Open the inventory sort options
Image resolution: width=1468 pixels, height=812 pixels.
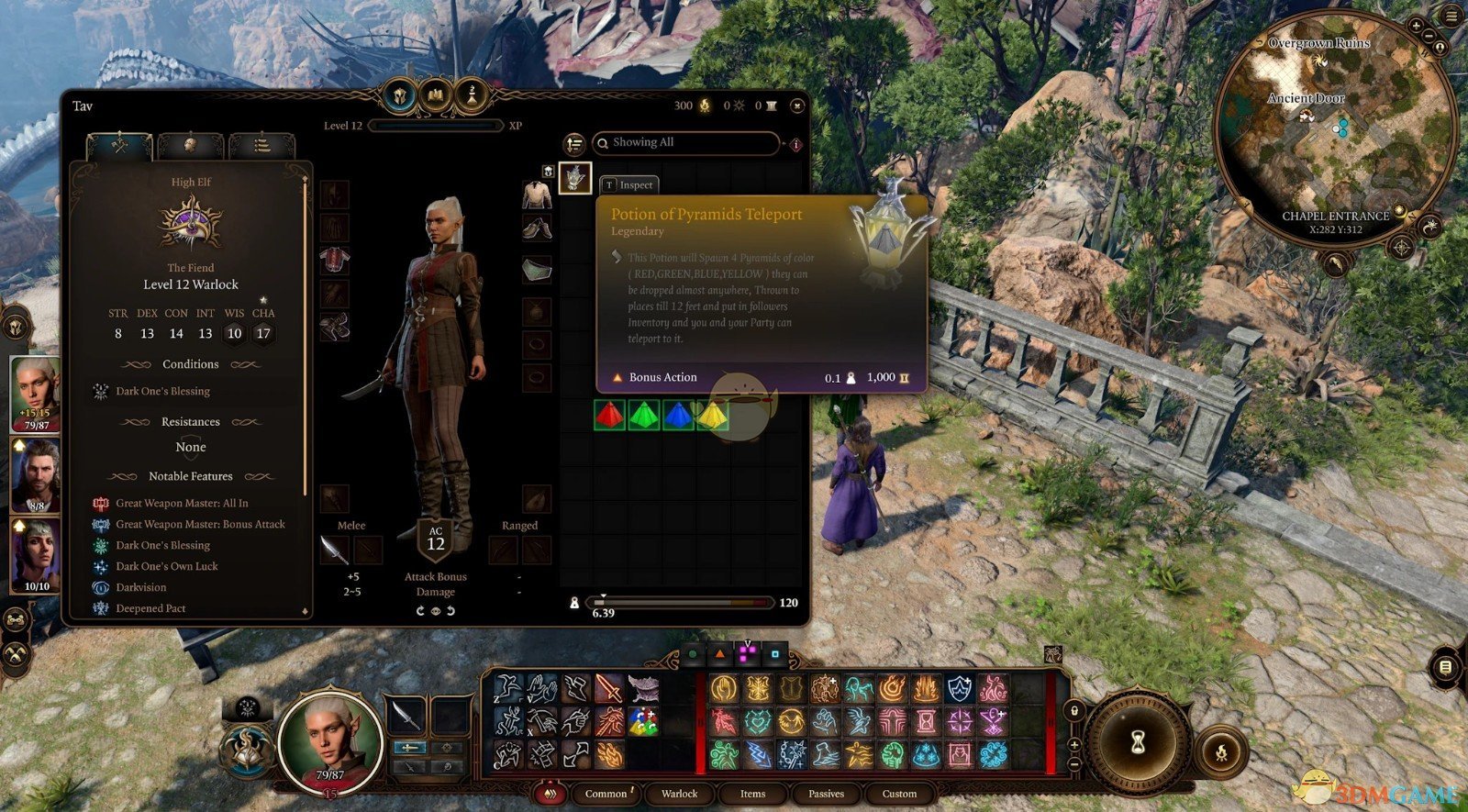[x=574, y=143]
